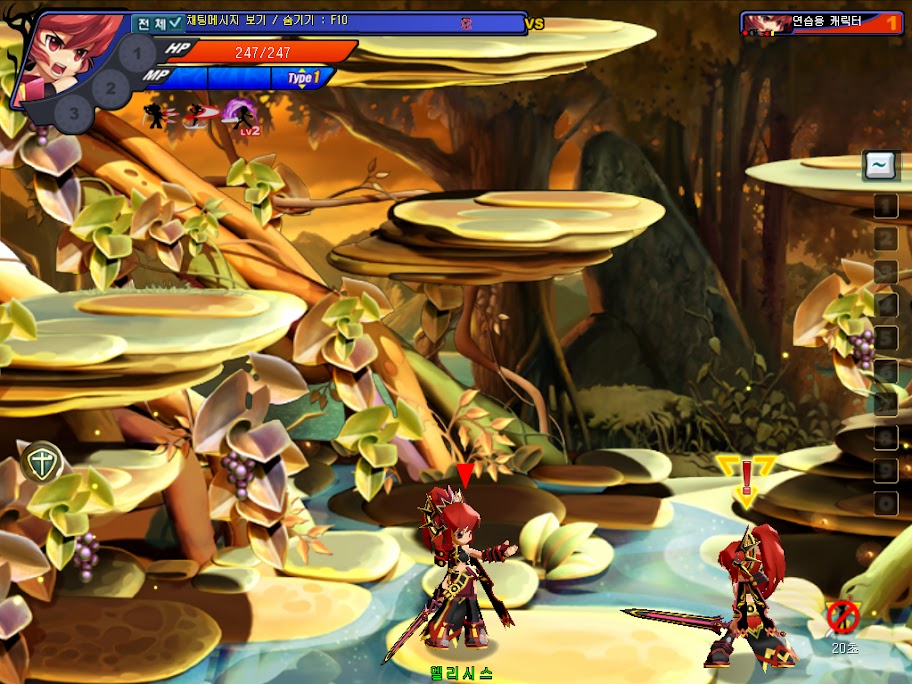Image resolution: width=912 pixels, height=684 pixels.
Task: Open the round green shield emblem icon
Action: [41, 463]
